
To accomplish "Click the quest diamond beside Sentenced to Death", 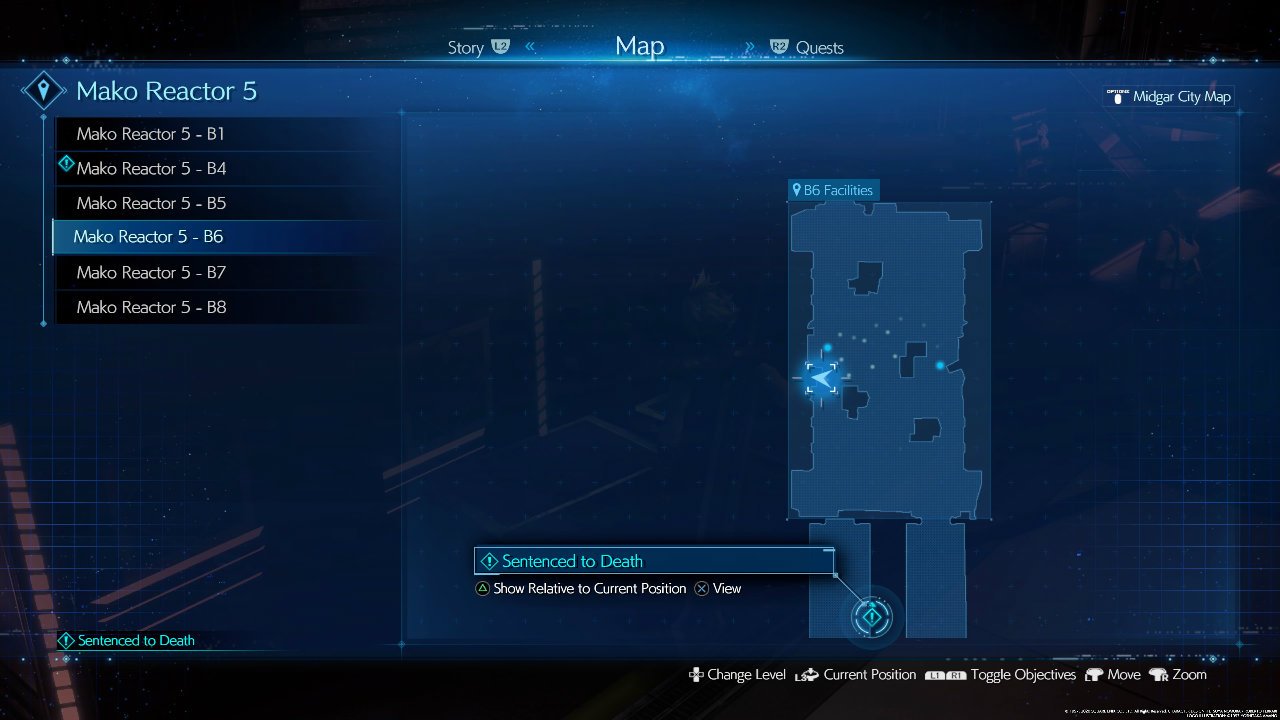I will 488,561.
